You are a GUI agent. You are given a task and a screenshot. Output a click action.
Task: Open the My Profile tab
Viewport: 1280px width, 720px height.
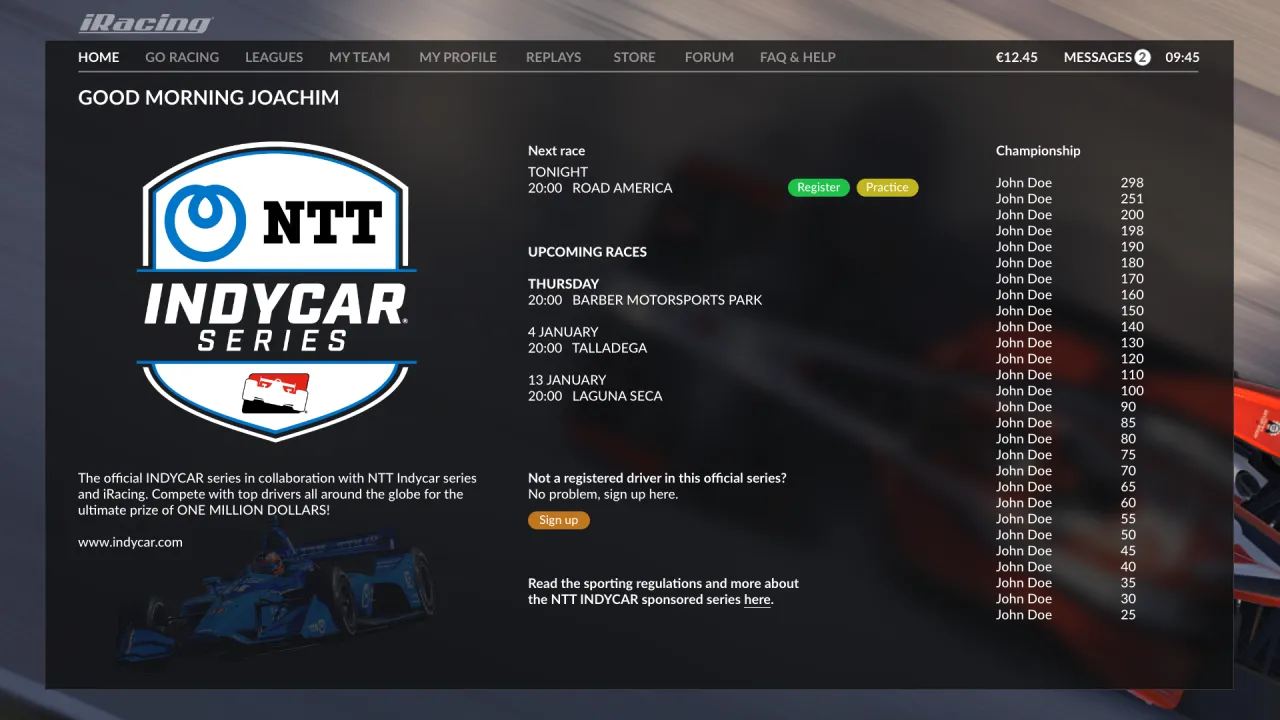[458, 57]
